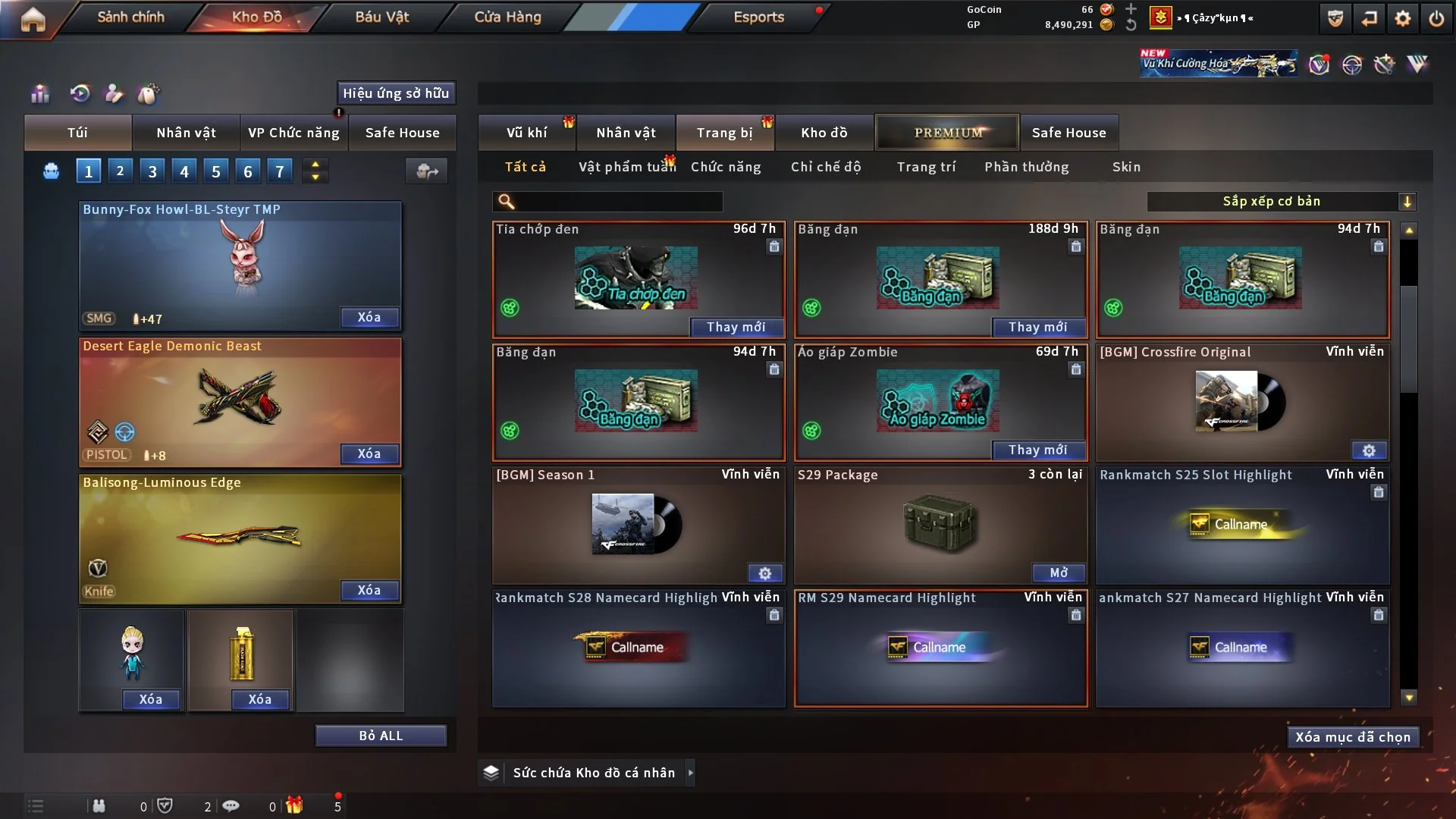Open the Esports section
This screenshot has width=1456, height=819.
pos(758,17)
